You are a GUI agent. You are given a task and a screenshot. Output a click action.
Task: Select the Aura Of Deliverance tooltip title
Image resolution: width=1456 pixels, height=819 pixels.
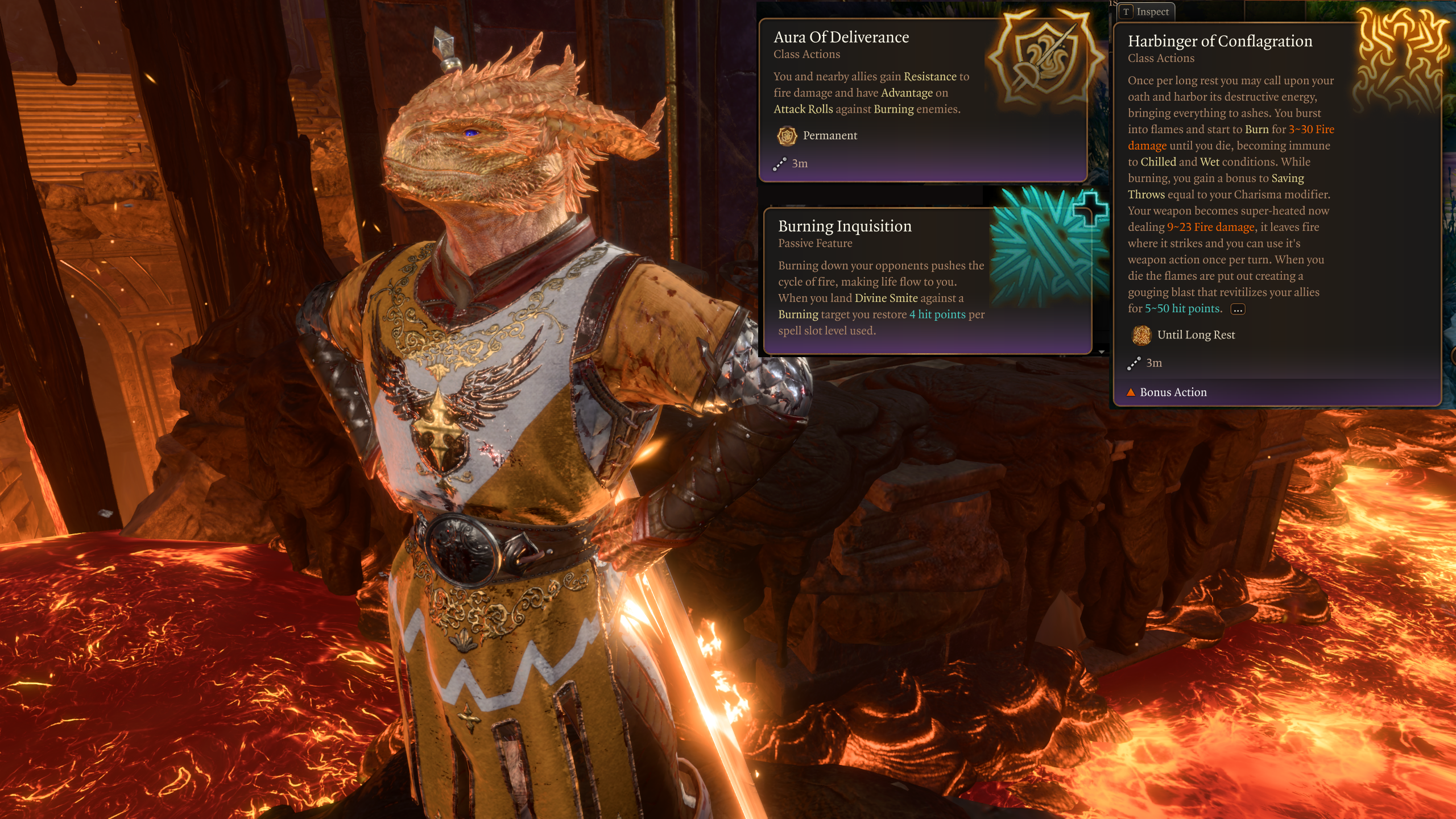pyautogui.click(x=841, y=38)
